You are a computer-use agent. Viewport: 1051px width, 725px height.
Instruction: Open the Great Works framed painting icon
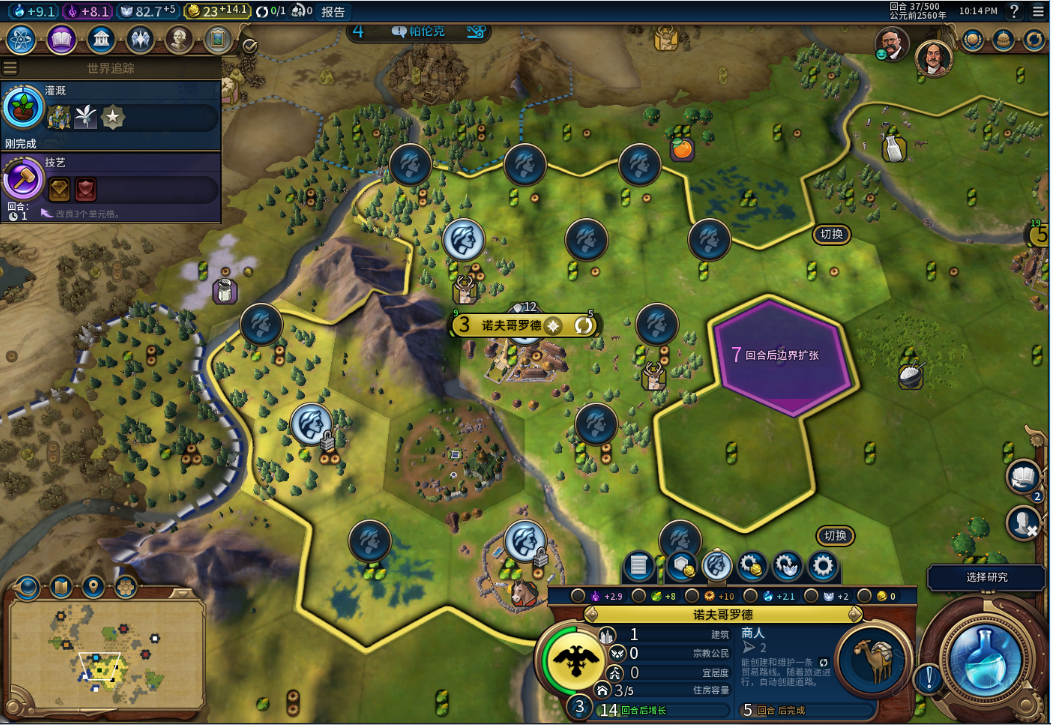click(218, 39)
